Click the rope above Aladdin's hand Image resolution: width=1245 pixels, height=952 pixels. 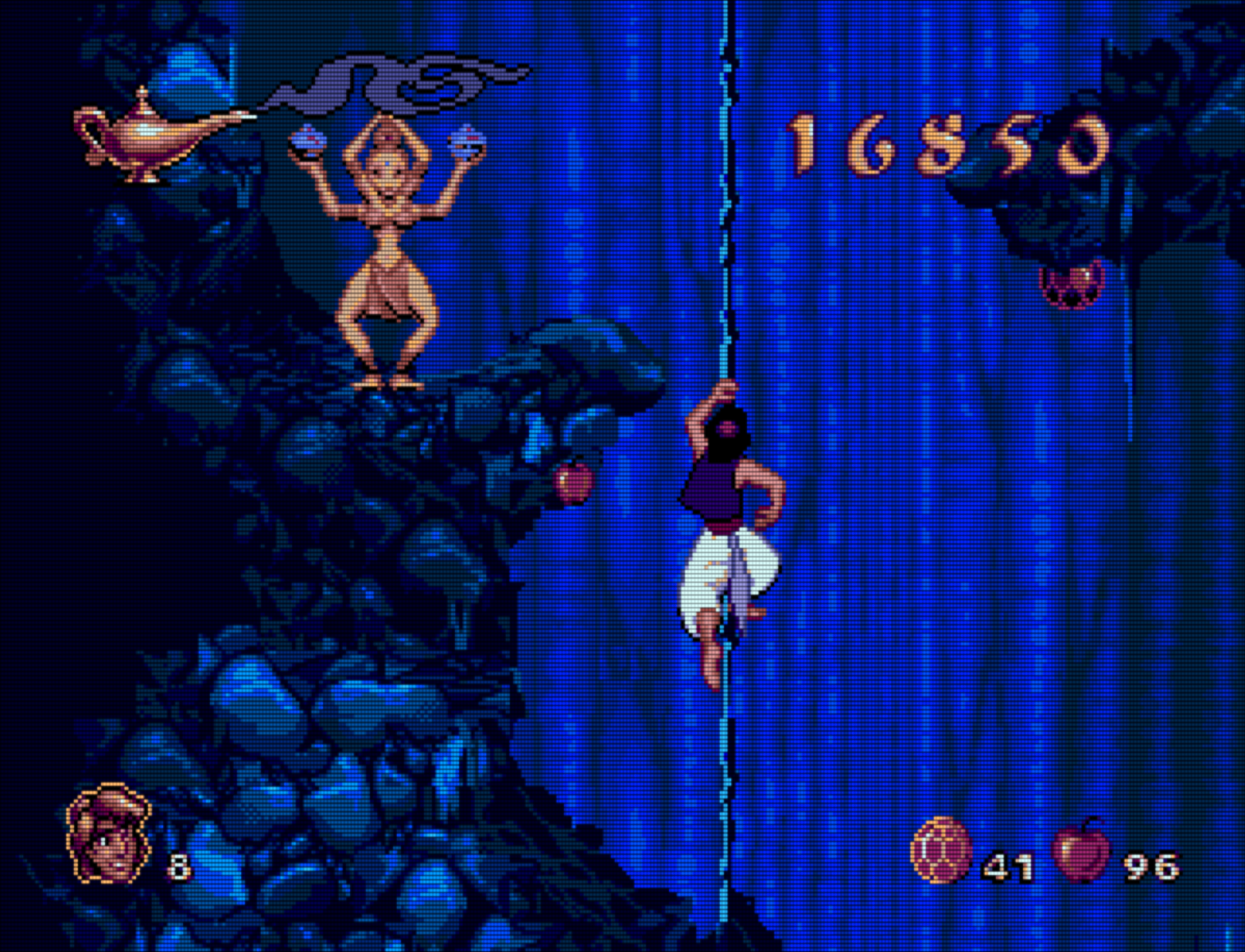[x=726, y=319]
